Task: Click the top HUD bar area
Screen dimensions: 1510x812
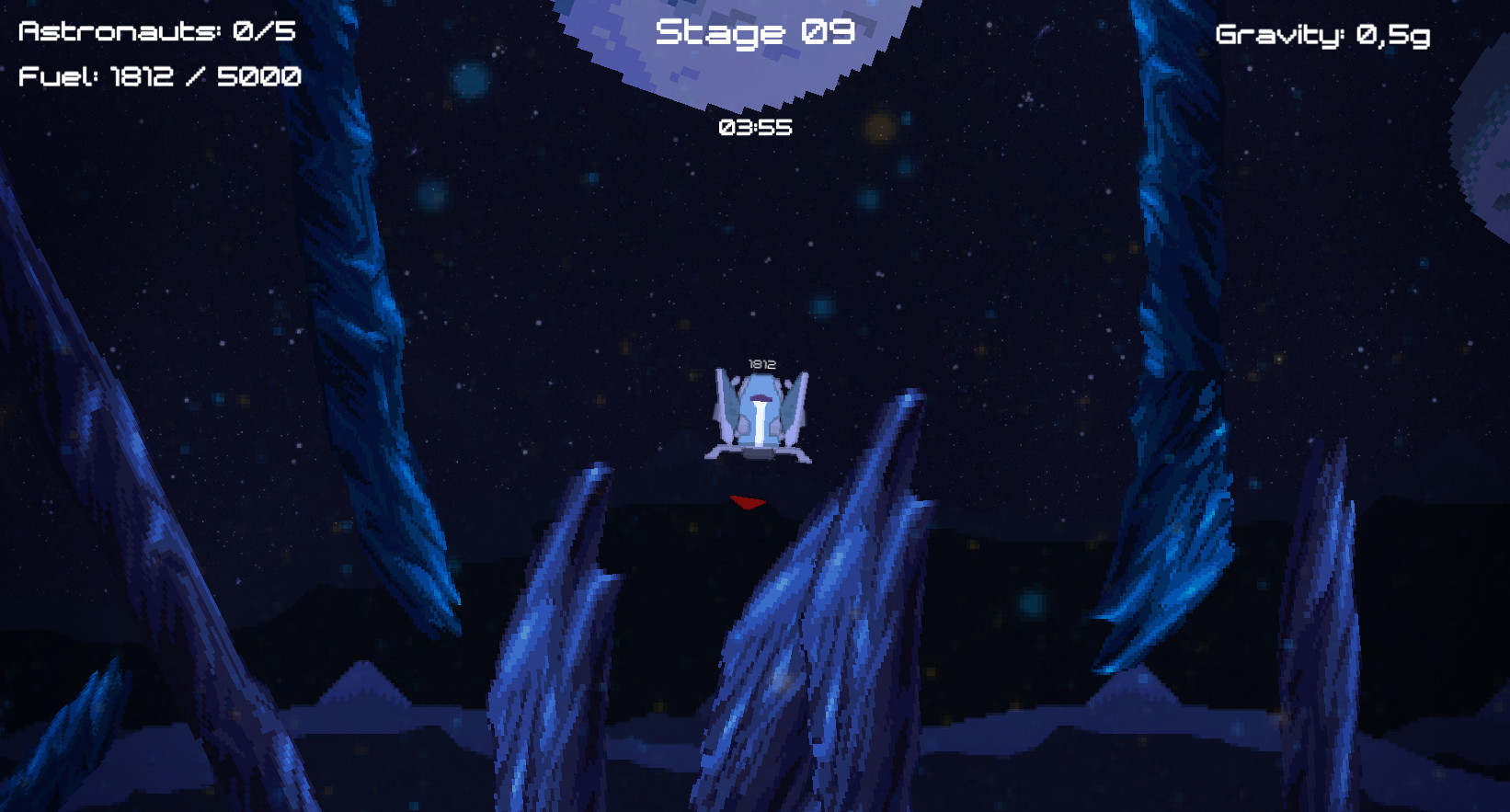Action: tap(754, 37)
